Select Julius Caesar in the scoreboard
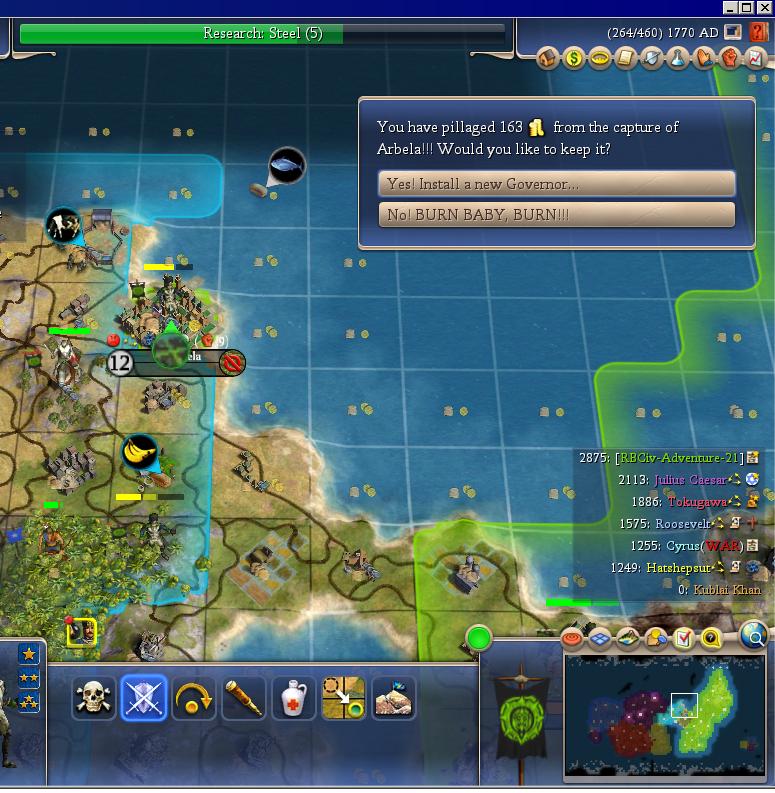Screen dimensions: 775x793 (x=688, y=480)
